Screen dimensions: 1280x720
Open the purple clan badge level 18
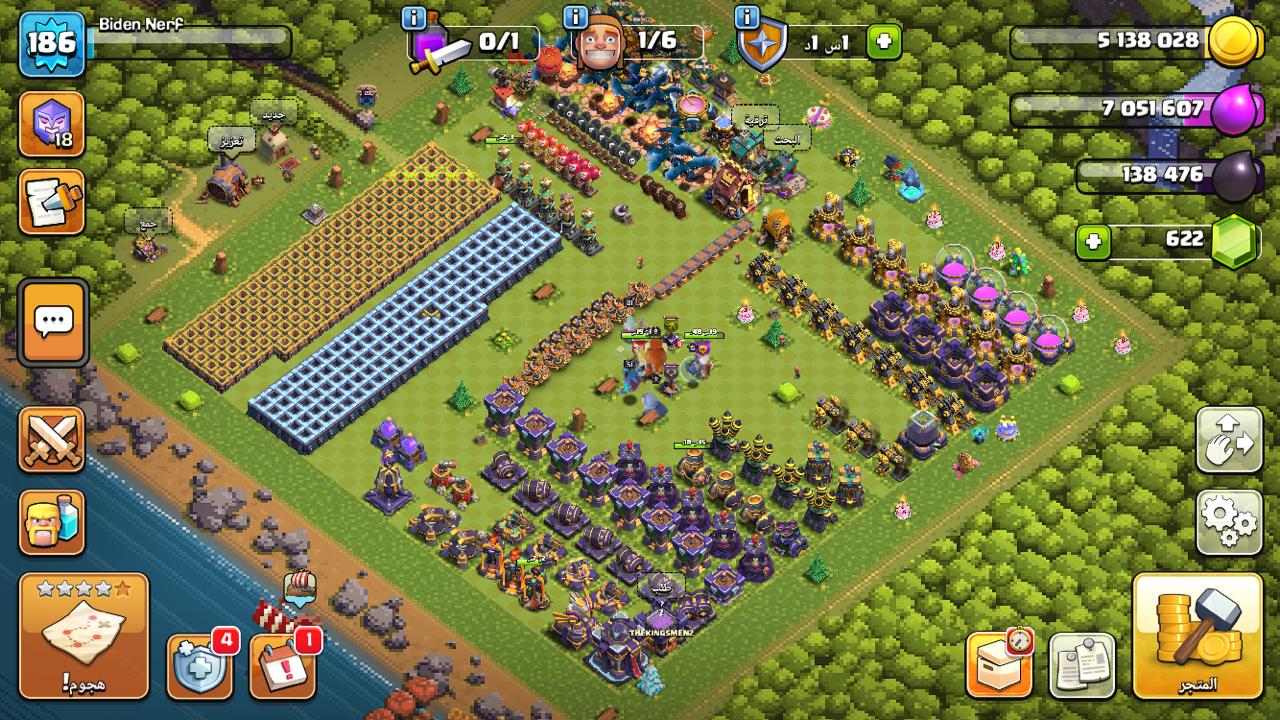pyautogui.click(x=51, y=123)
